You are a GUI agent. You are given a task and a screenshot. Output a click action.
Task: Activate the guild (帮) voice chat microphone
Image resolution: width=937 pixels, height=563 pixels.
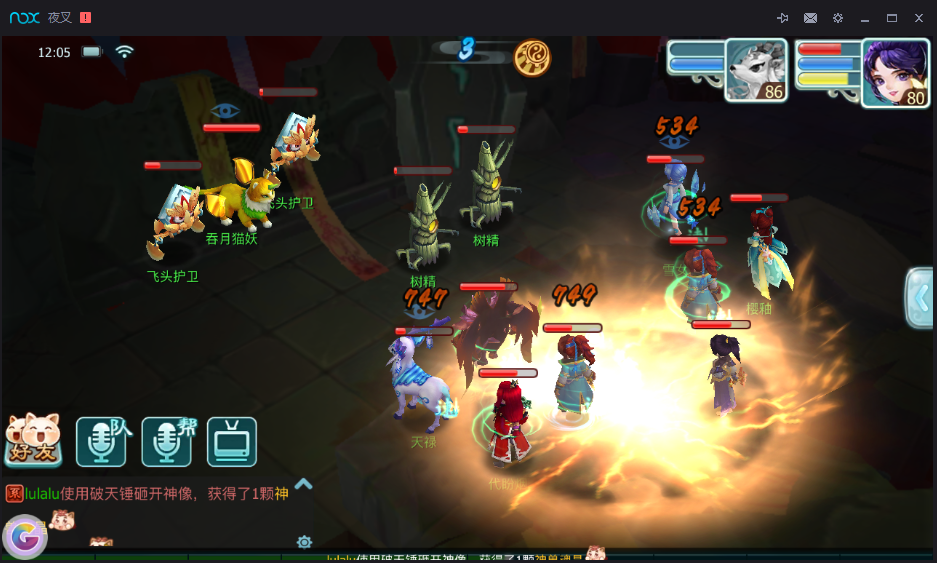click(166, 442)
